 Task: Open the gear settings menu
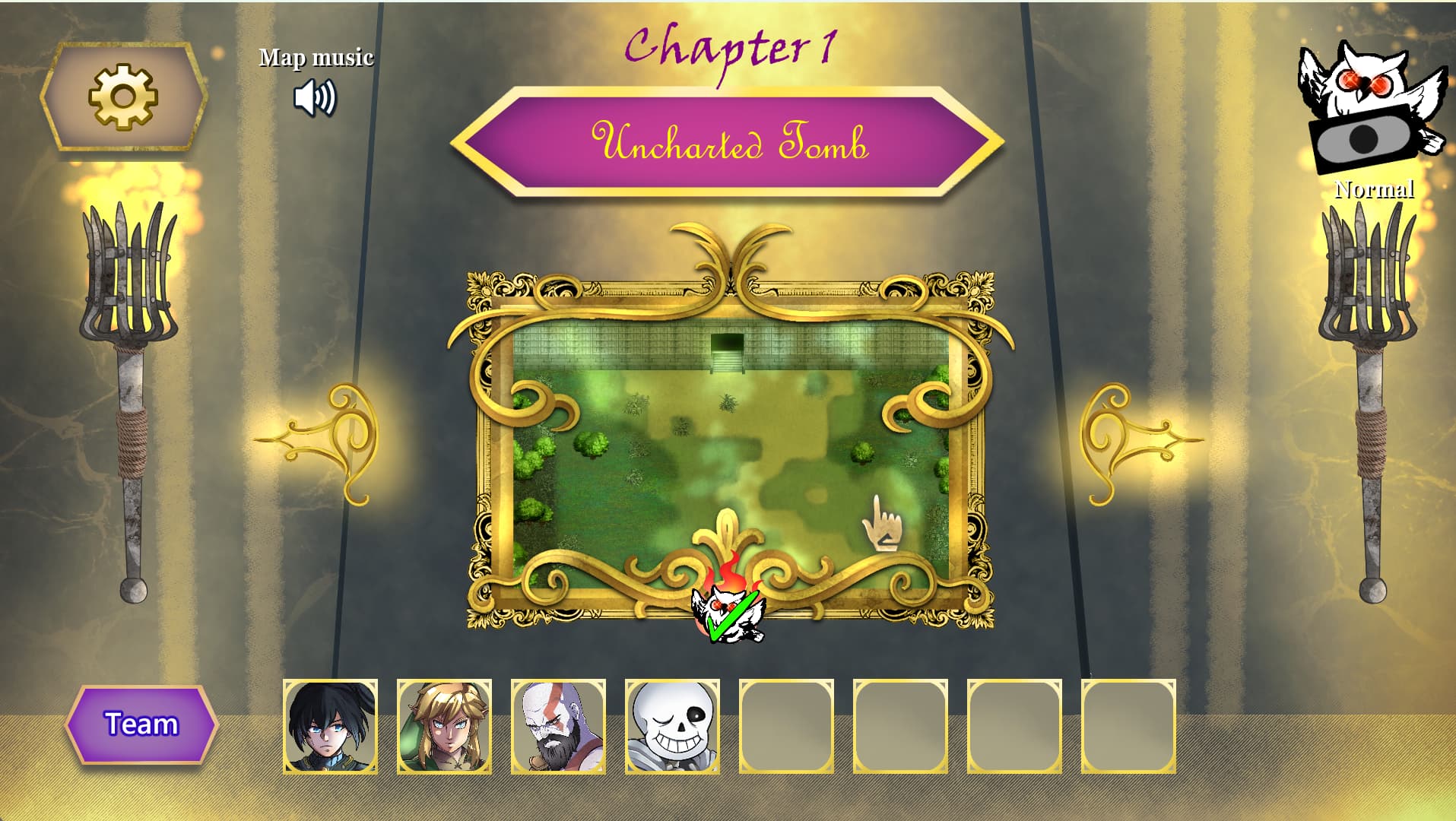[123, 97]
